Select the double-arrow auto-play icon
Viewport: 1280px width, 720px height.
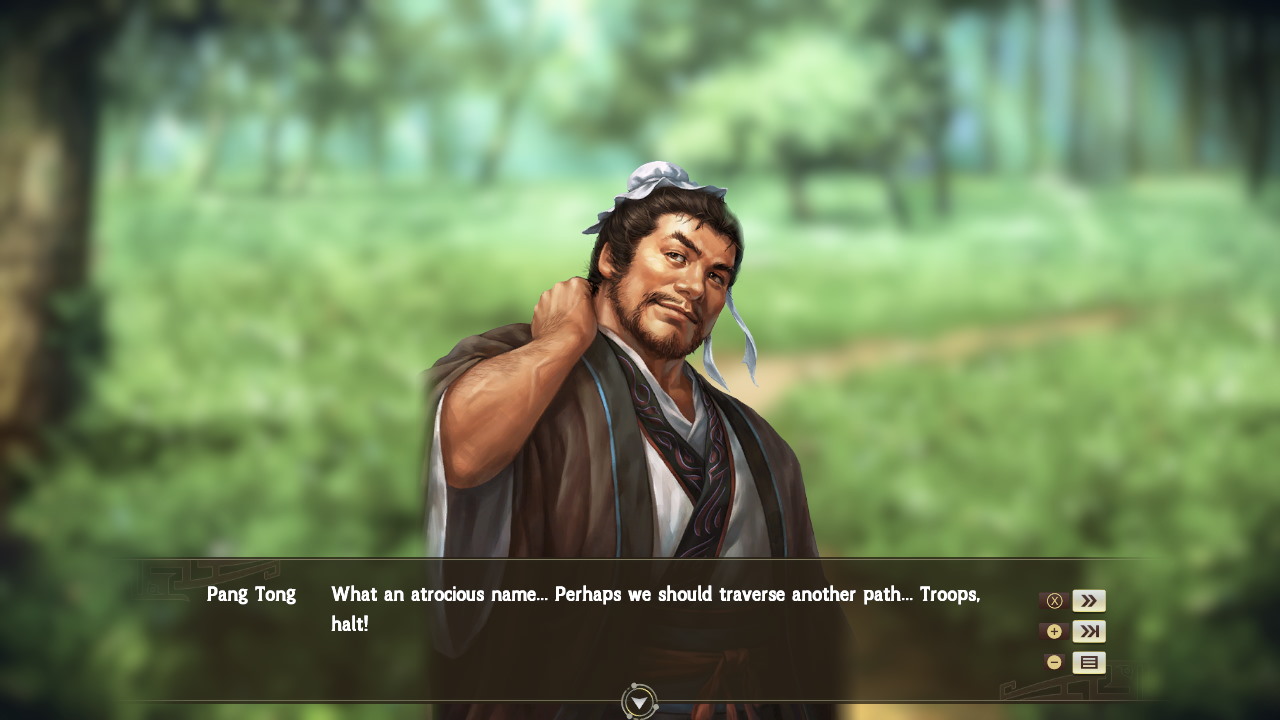[1088, 600]
